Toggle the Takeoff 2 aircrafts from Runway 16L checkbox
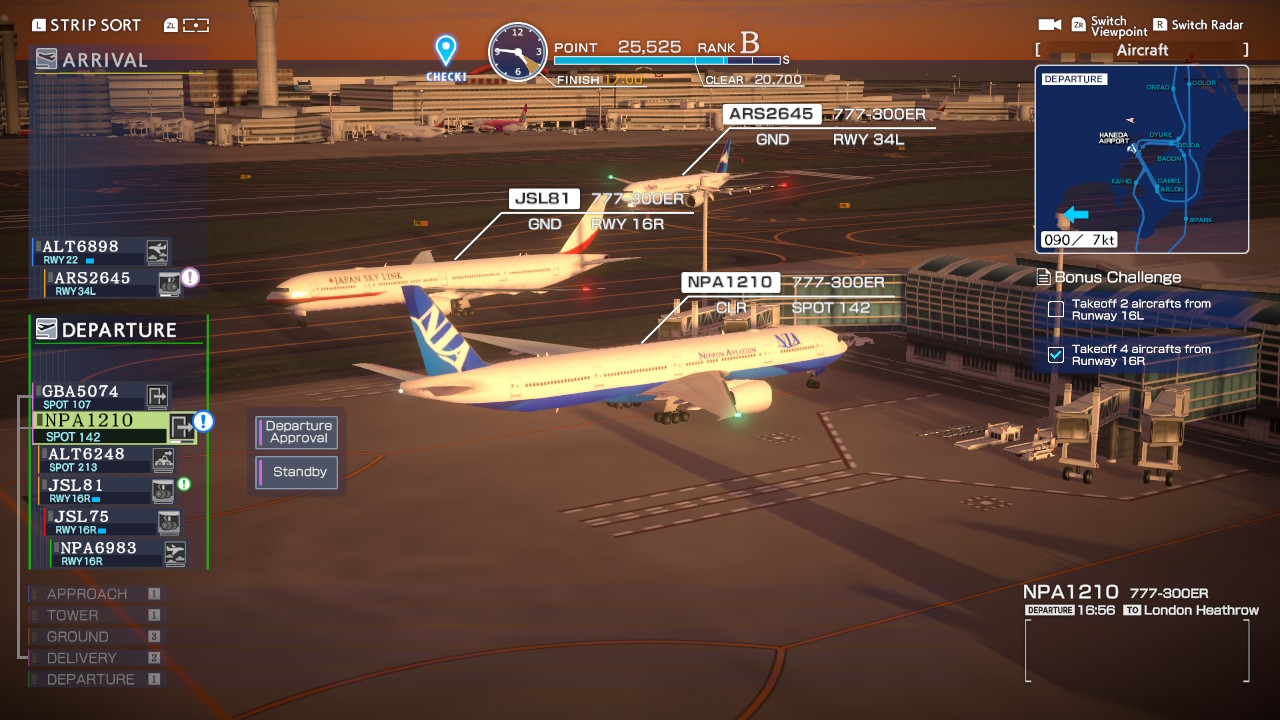This screenshot has height=720, width=1280. pyautogui.click(x=1054, y=311)
